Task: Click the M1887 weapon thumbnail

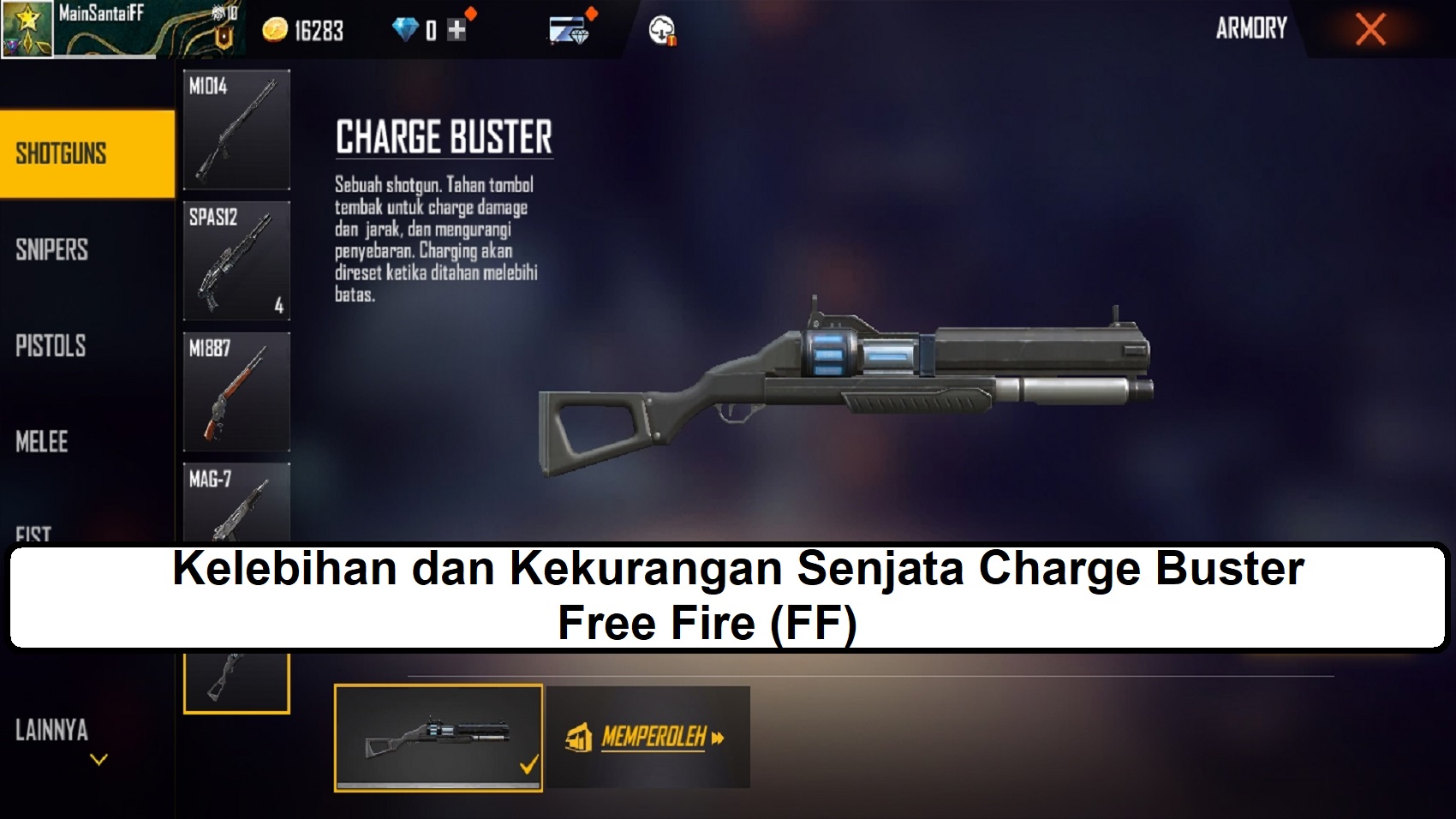Action: (x=236, y=390)
